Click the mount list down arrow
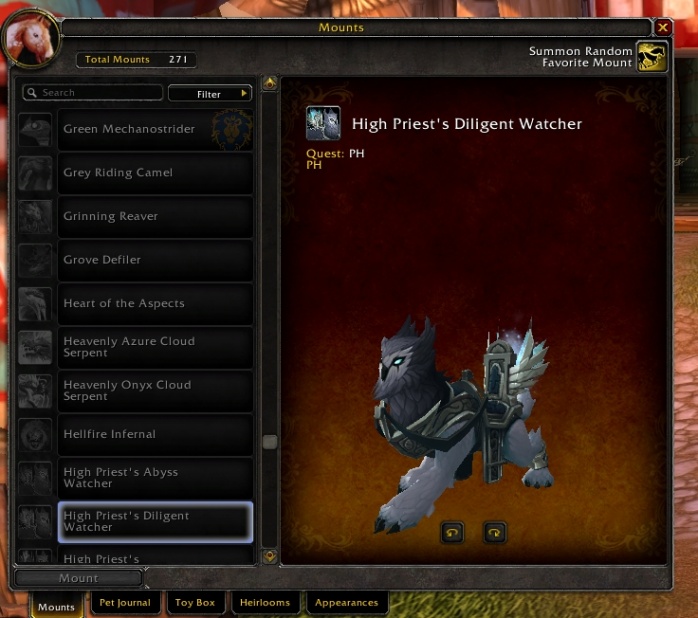This screenshot has width=698, height=618. (x=269, y=556)
